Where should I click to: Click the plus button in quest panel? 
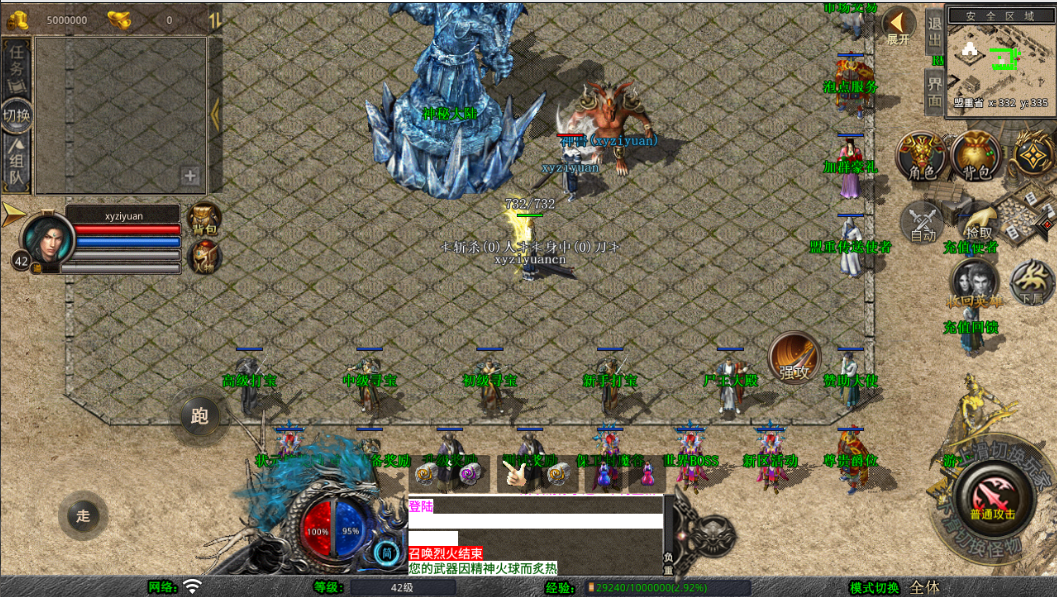coord(190,176)
